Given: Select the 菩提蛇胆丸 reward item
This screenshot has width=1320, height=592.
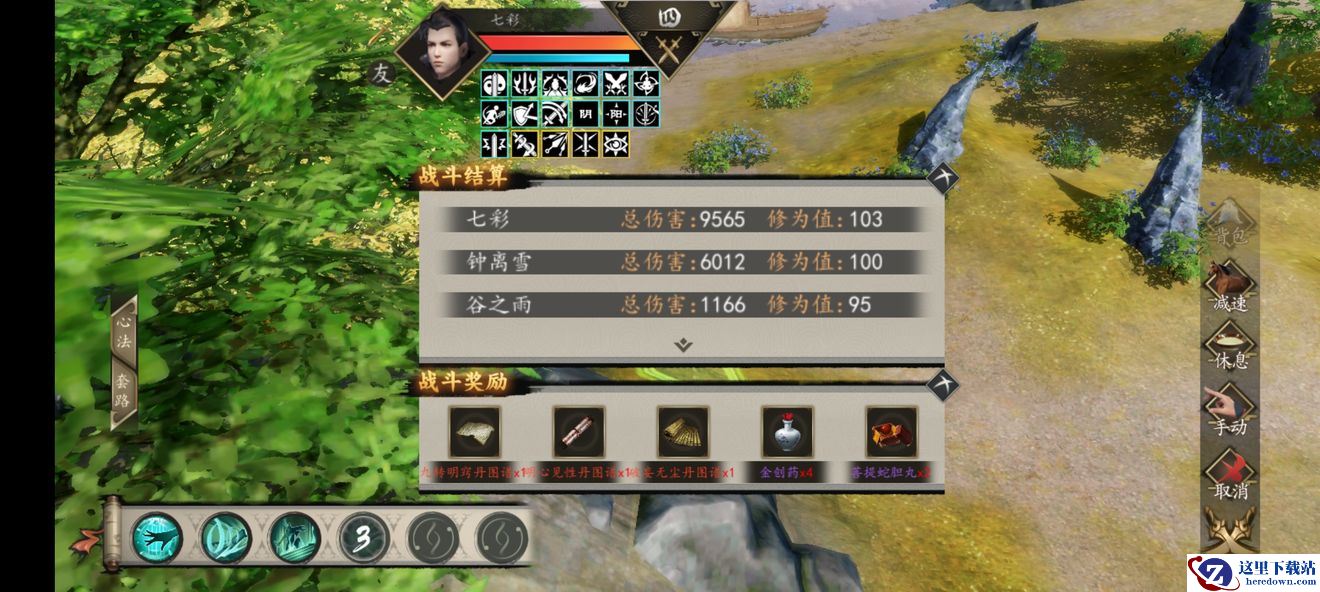Looking at the screenshot, I should 891,432.
